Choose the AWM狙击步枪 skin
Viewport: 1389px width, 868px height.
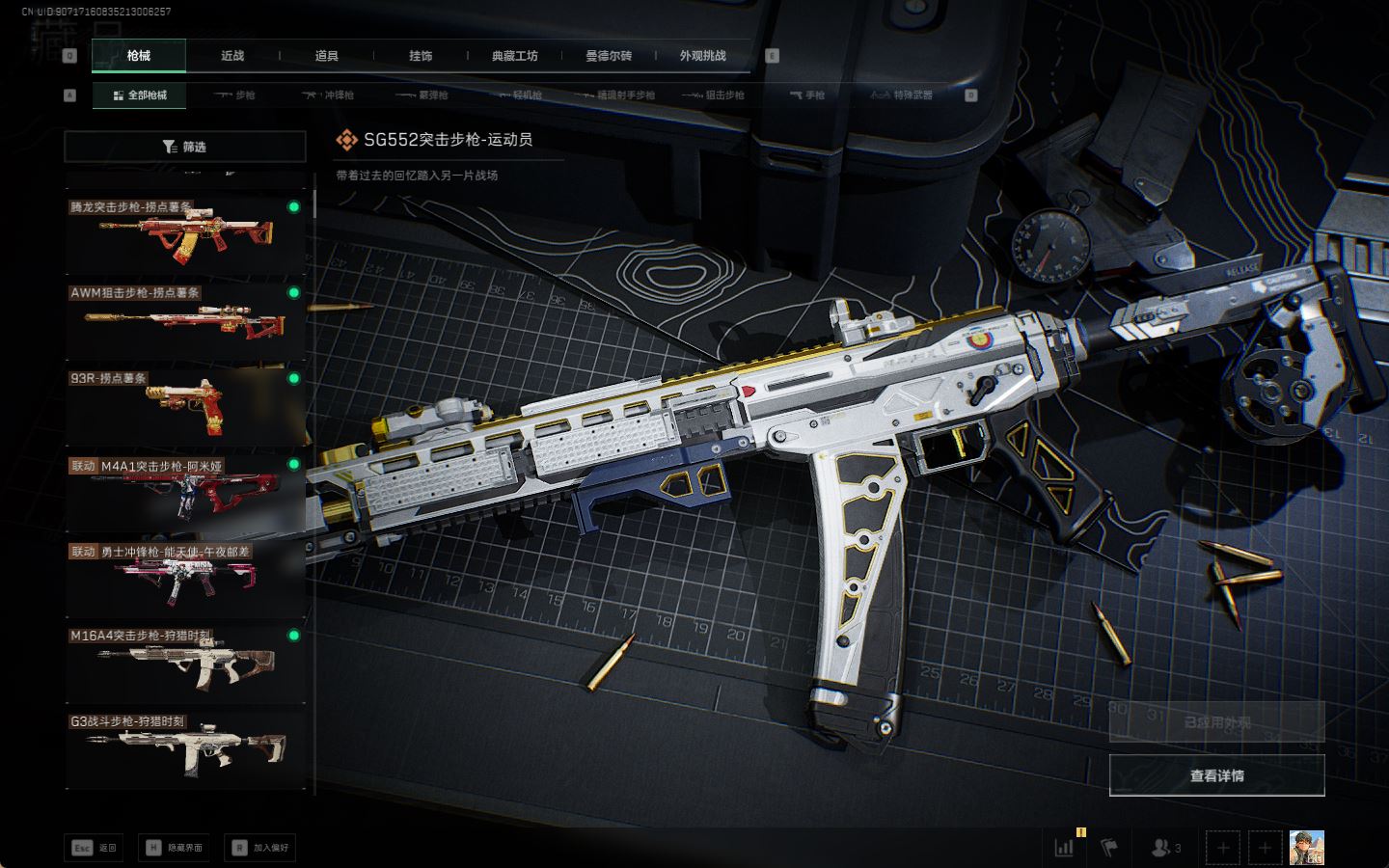point(185,319)
